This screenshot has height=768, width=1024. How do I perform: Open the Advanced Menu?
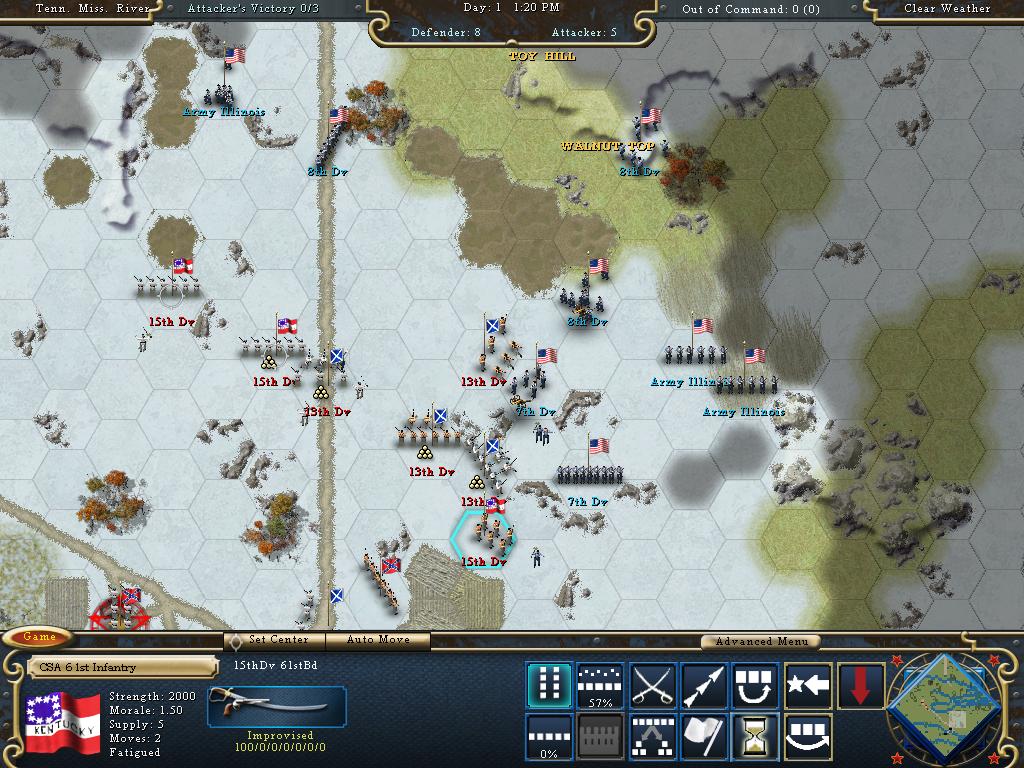click(759, 642)
